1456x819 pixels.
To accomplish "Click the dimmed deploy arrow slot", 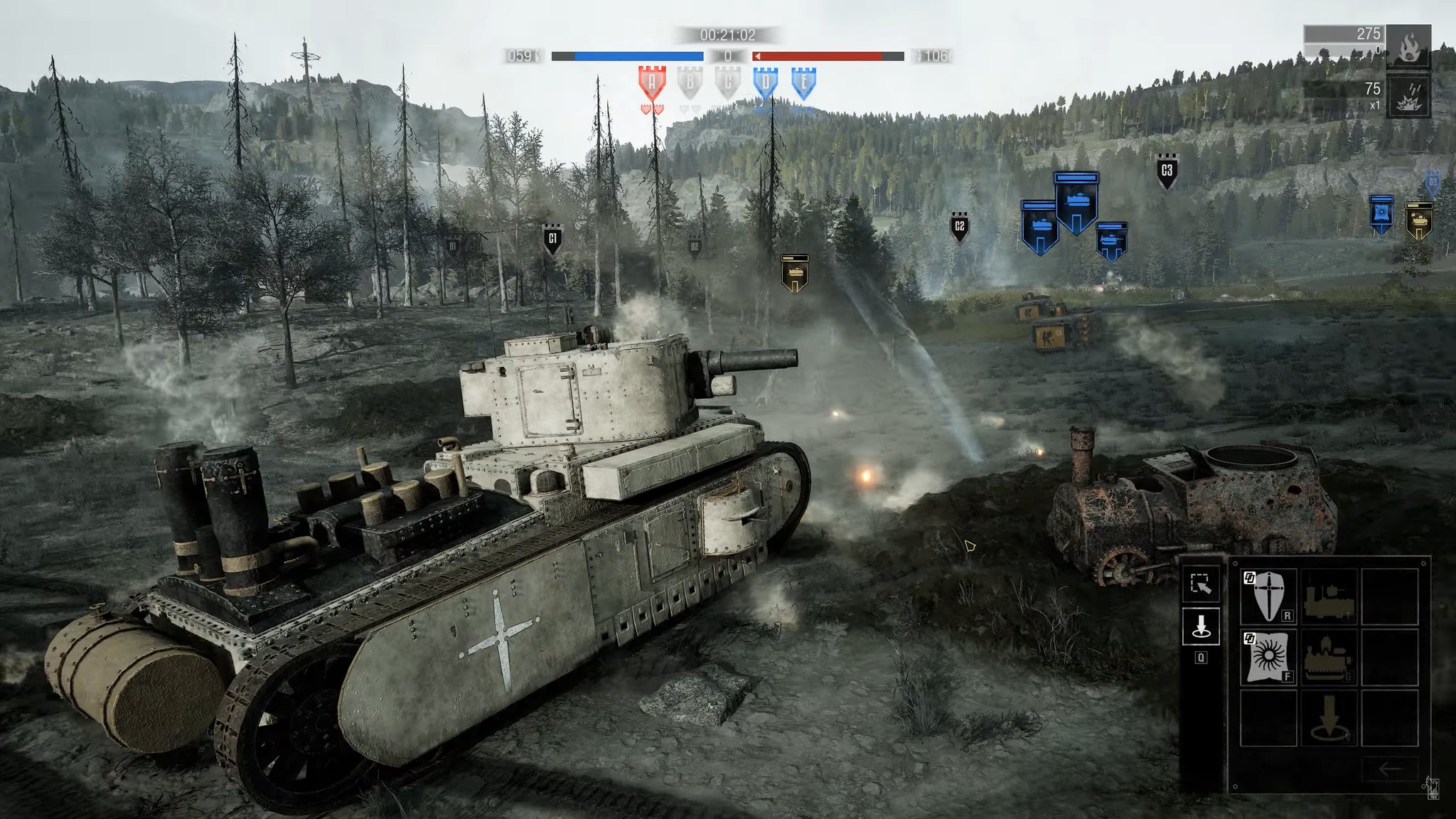I will tap(1329, 718).
